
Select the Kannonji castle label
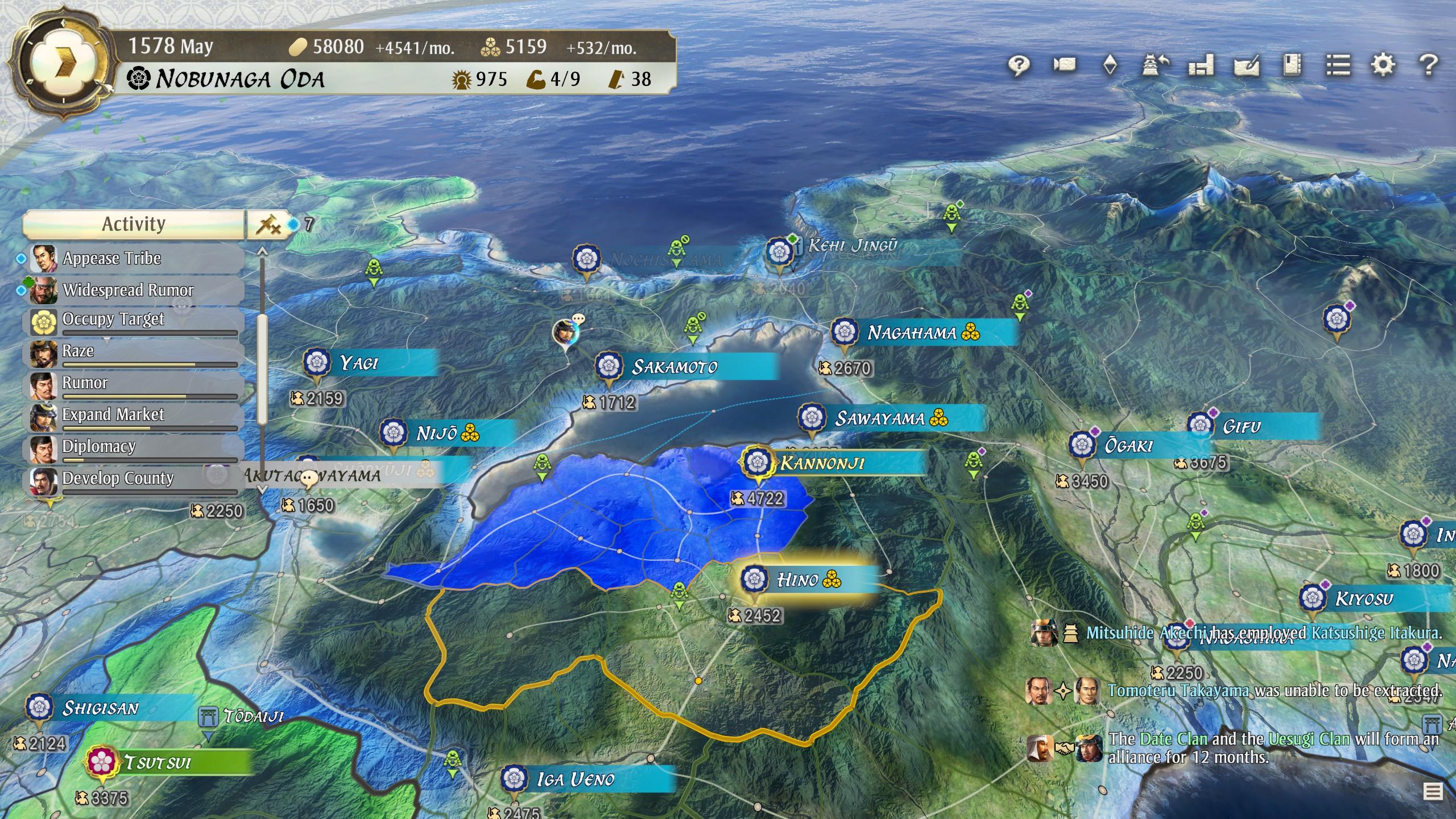tap(822, 463)
